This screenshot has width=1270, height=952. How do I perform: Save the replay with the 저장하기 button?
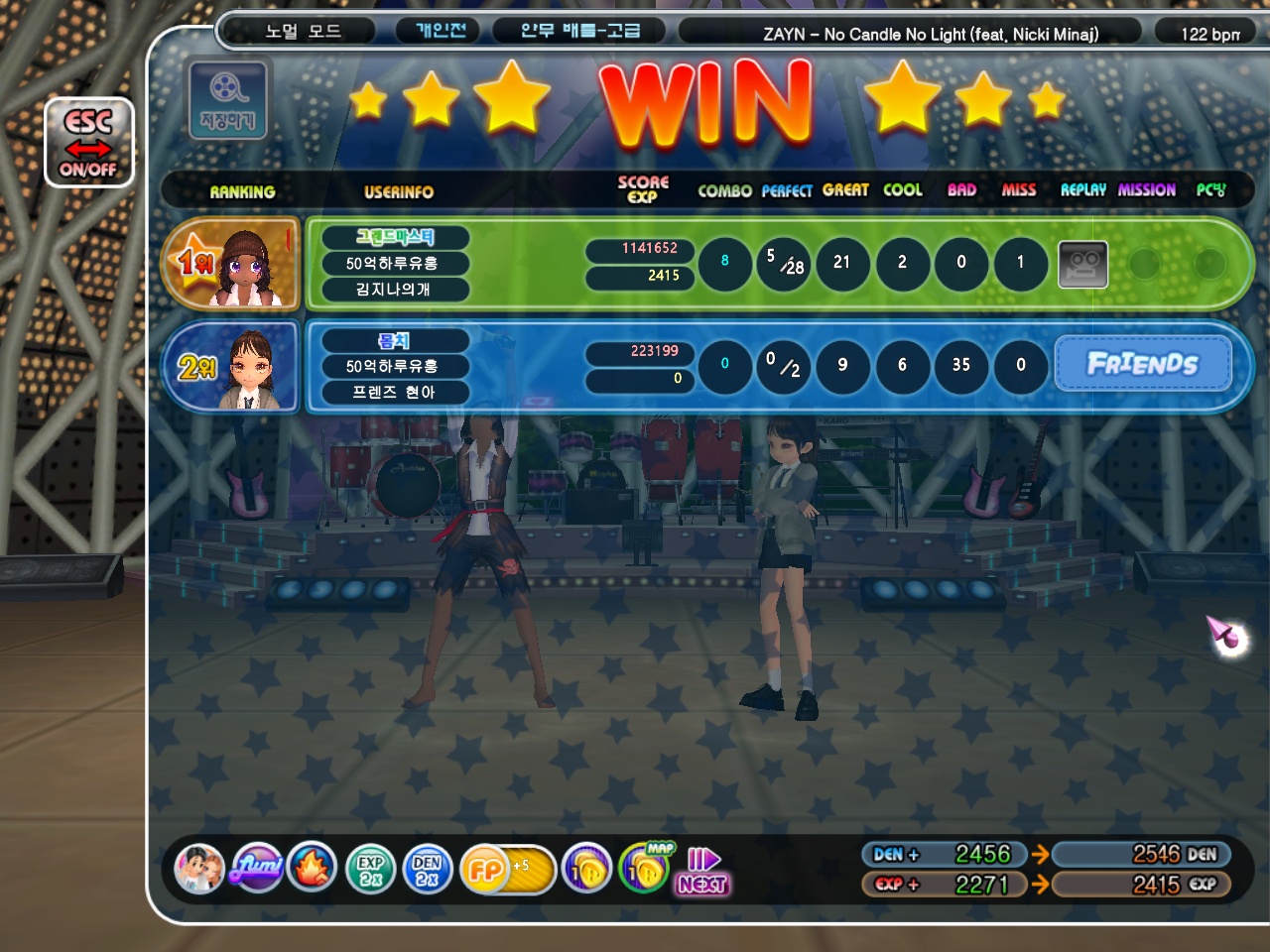(x=228, y=100)
